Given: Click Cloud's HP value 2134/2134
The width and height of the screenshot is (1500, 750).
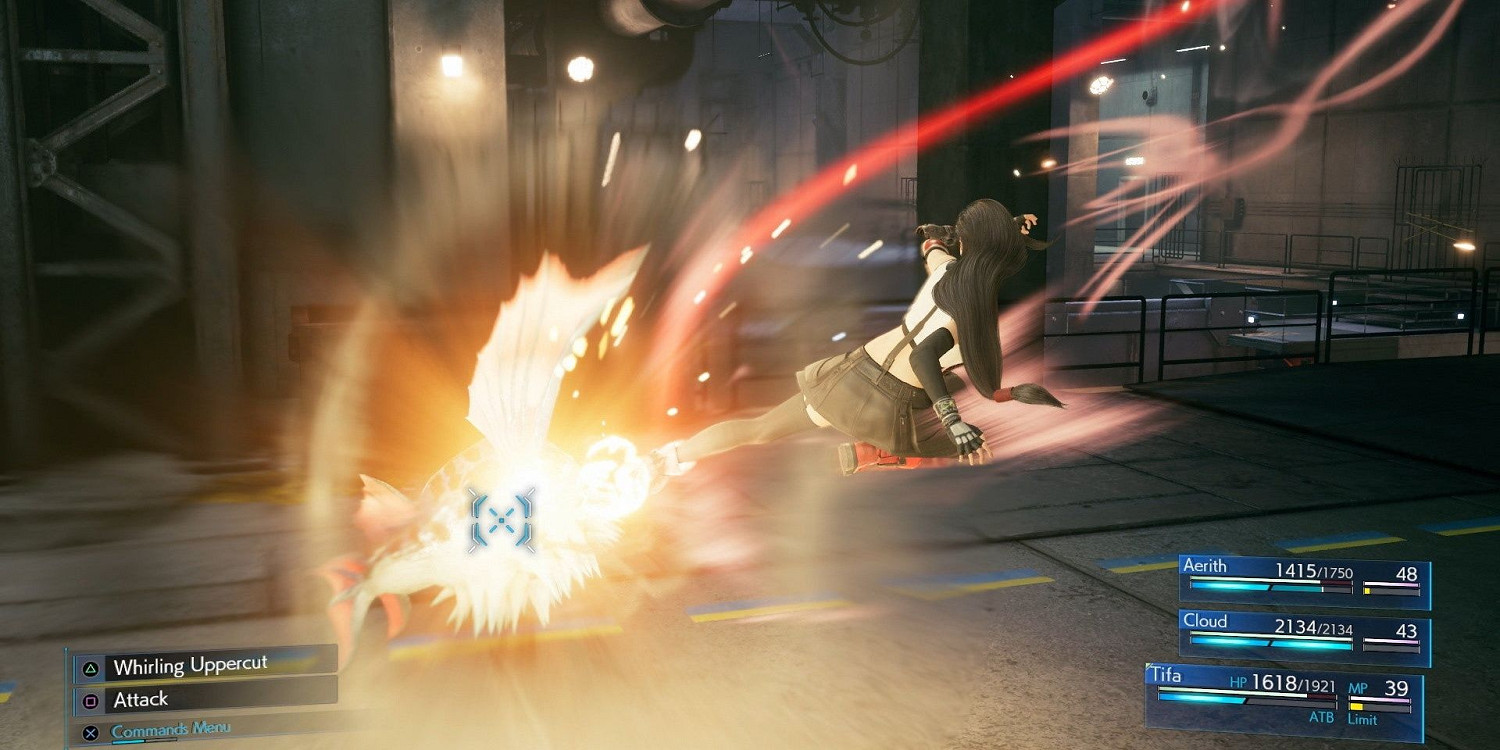Looking at the screenshot, I should click(x=1313, y=627).
